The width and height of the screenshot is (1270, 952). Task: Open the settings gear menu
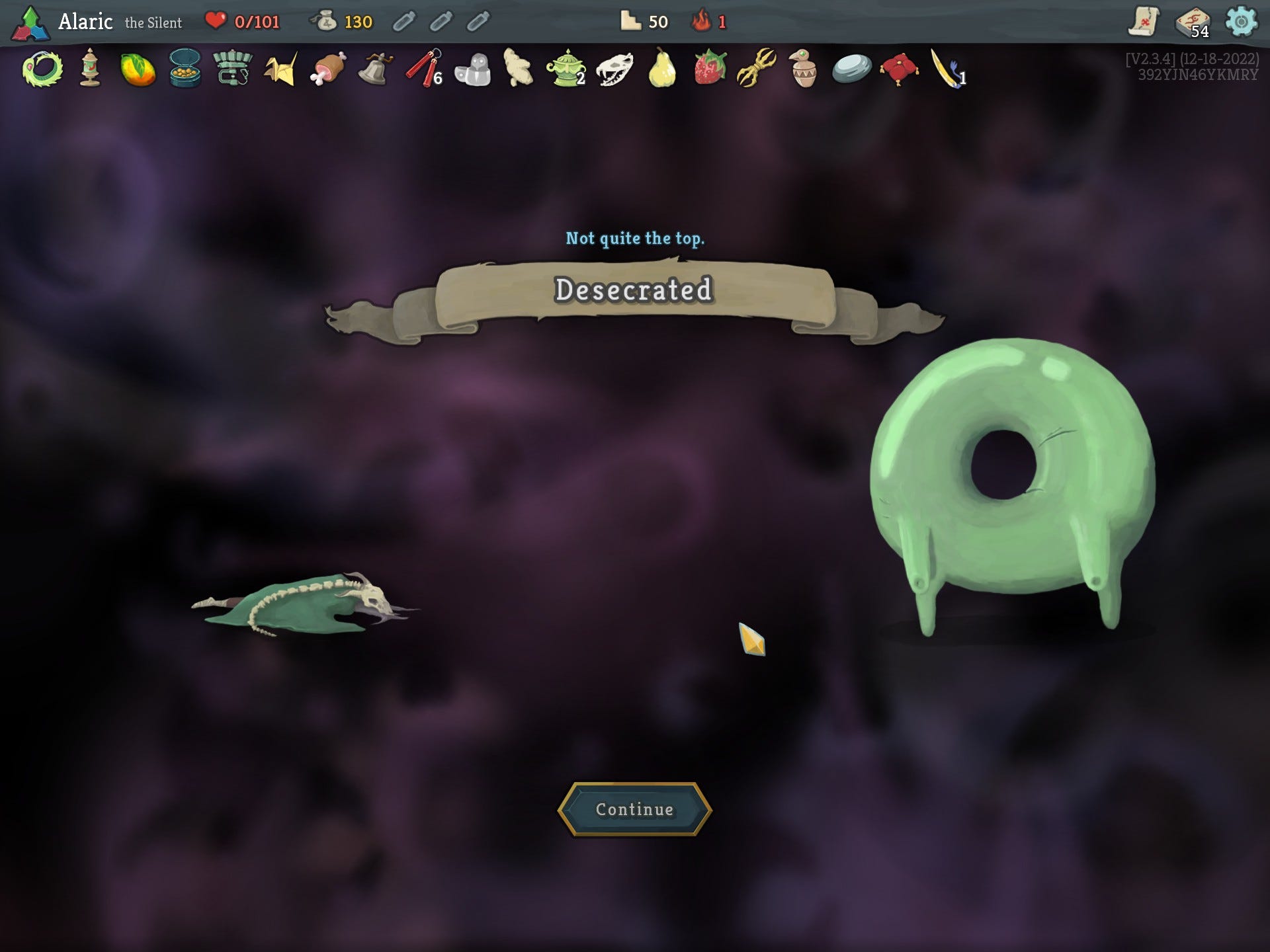(x=1241, y=22)
